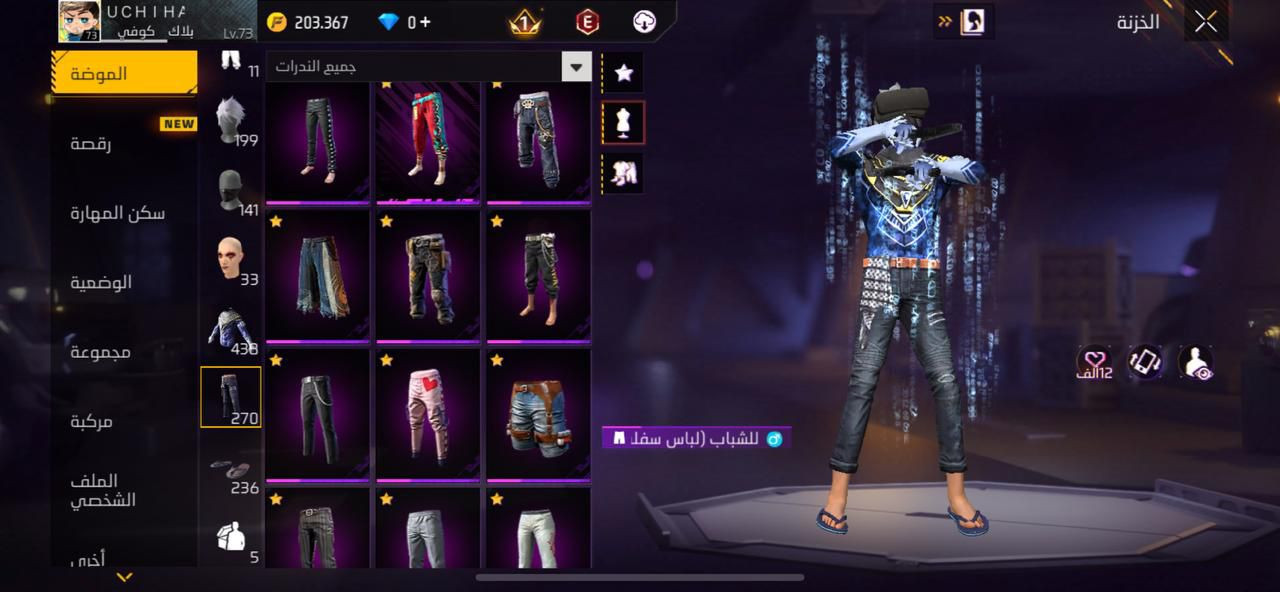Open the bald face category icon
This screenshot has width=1280, height=592.
231,260
